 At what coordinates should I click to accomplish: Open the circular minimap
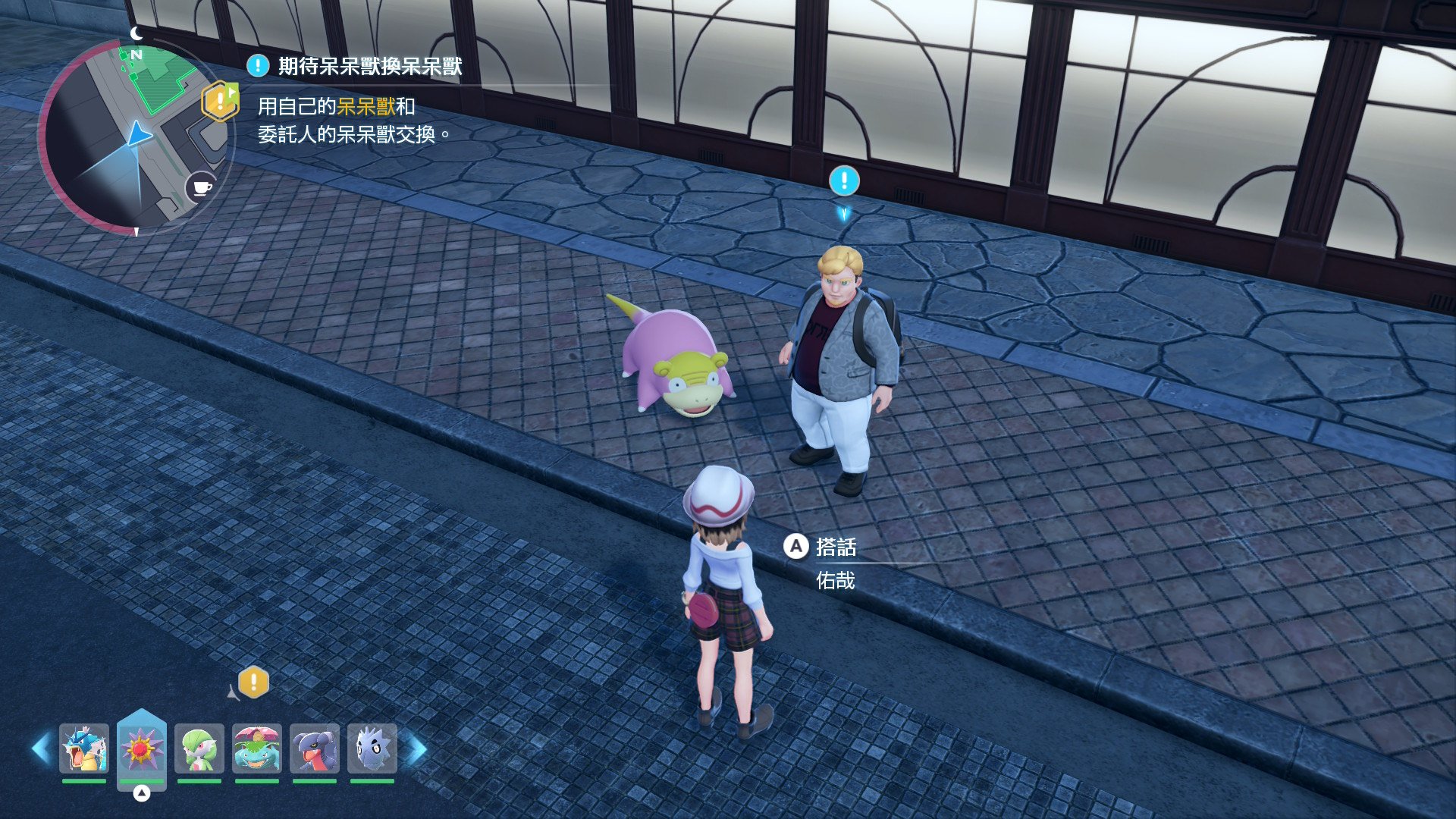135,136
